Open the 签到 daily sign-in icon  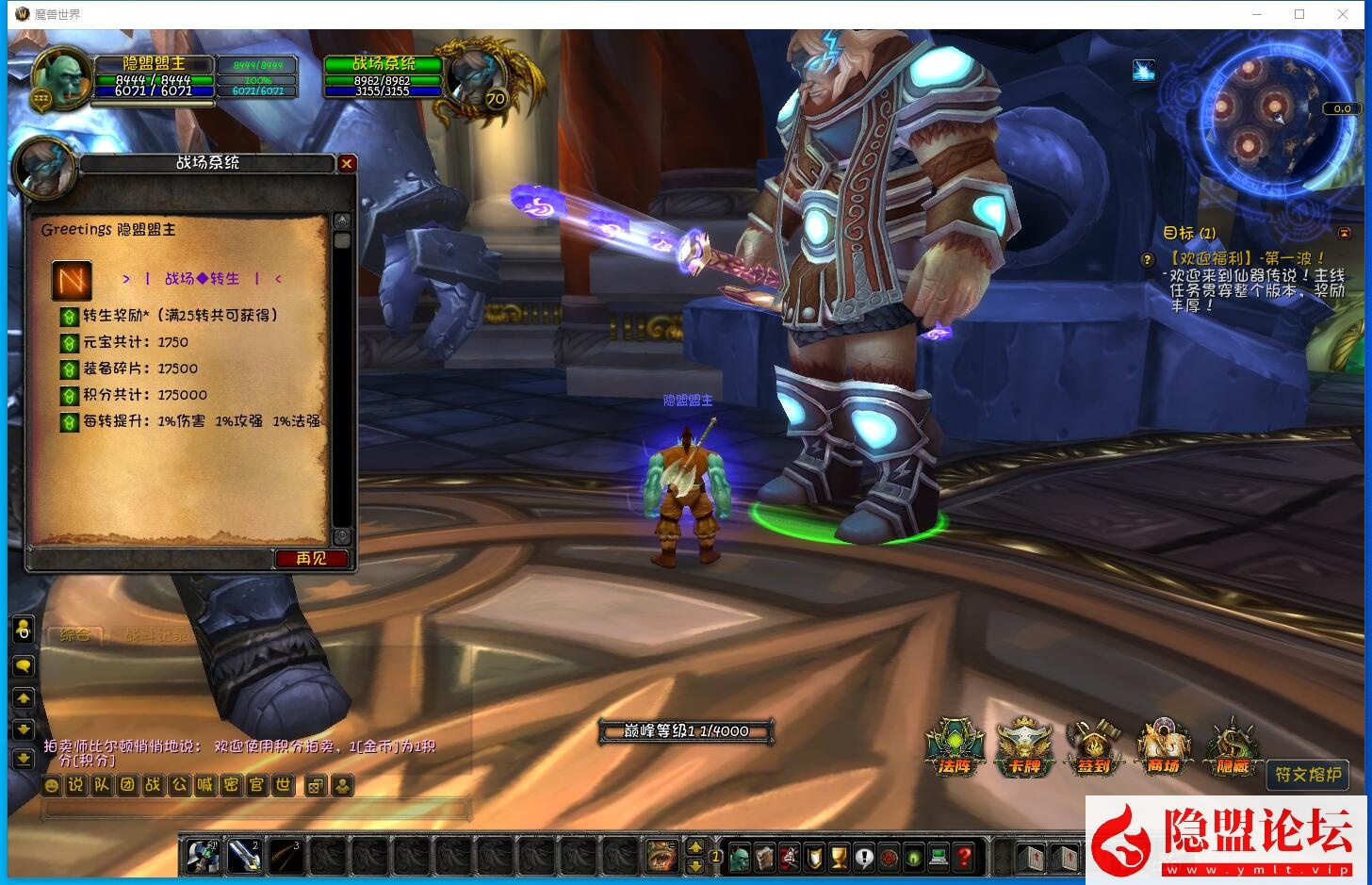tap(1093, 748)
